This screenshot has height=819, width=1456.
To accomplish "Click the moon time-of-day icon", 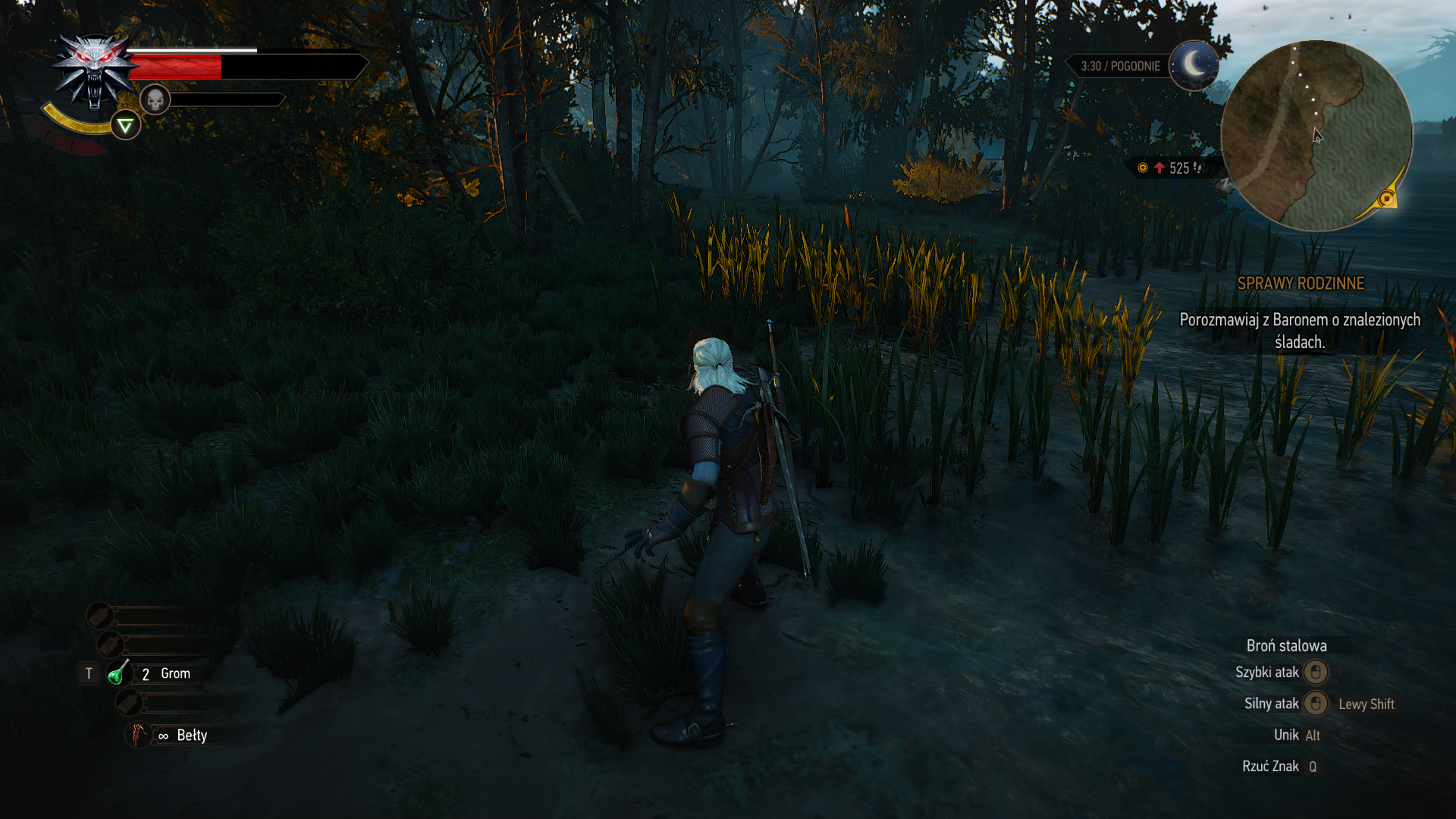I will 1194,65.
